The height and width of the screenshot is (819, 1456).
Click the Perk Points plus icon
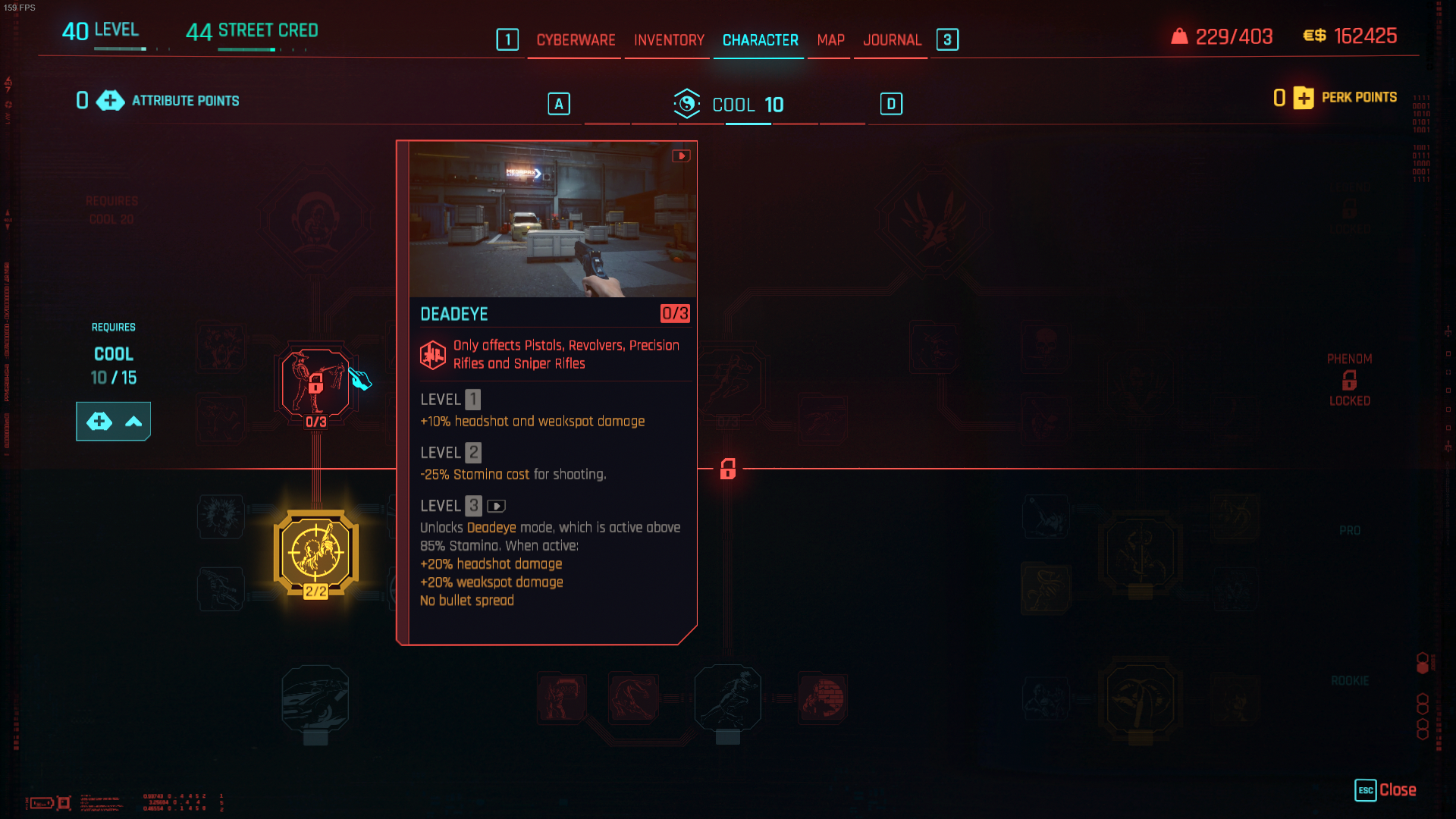[x=1304, y=97]
